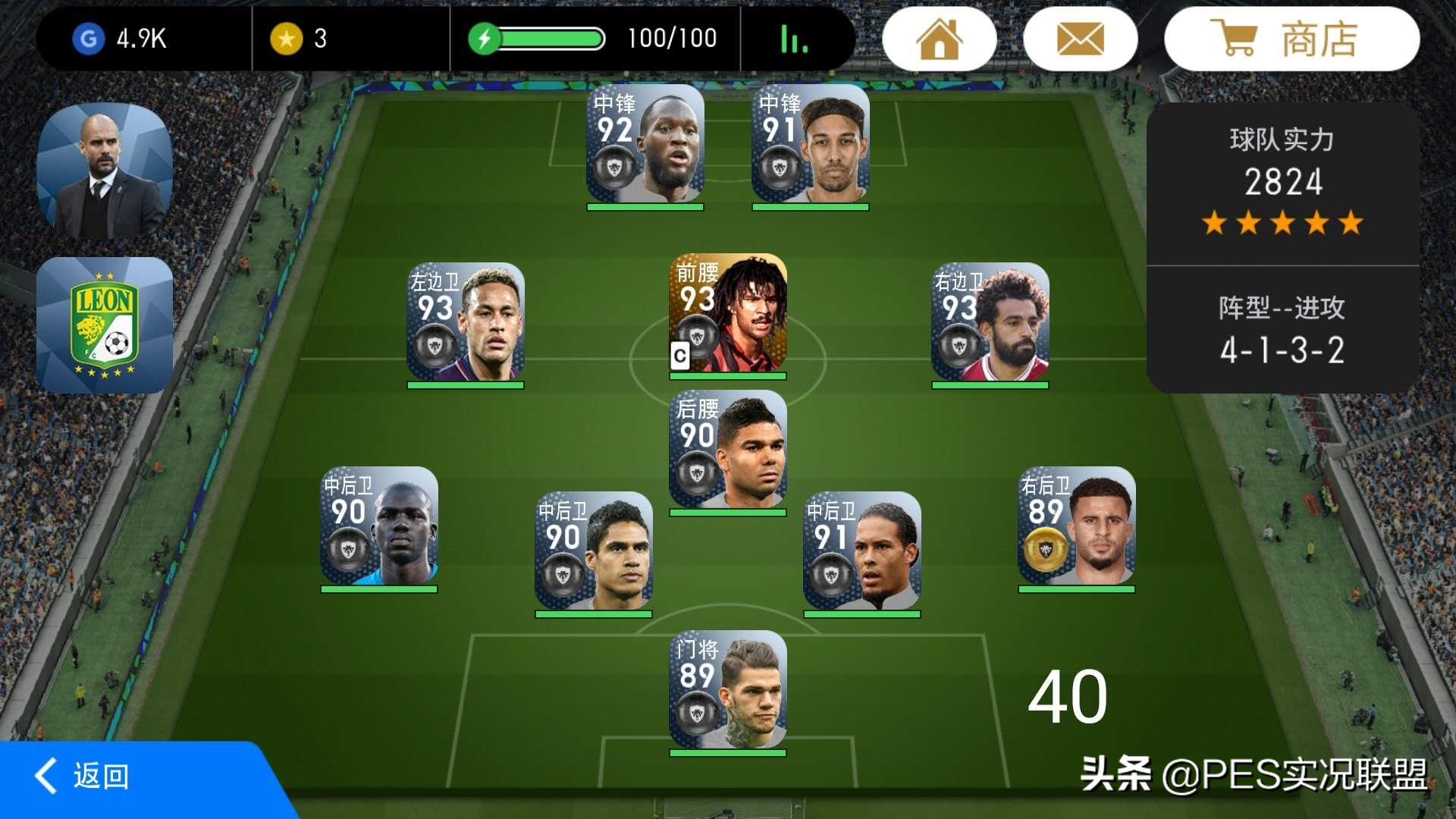Open the green bar-chart stats icon
The width and height of the screenshot is (1456, 819).
794,39
